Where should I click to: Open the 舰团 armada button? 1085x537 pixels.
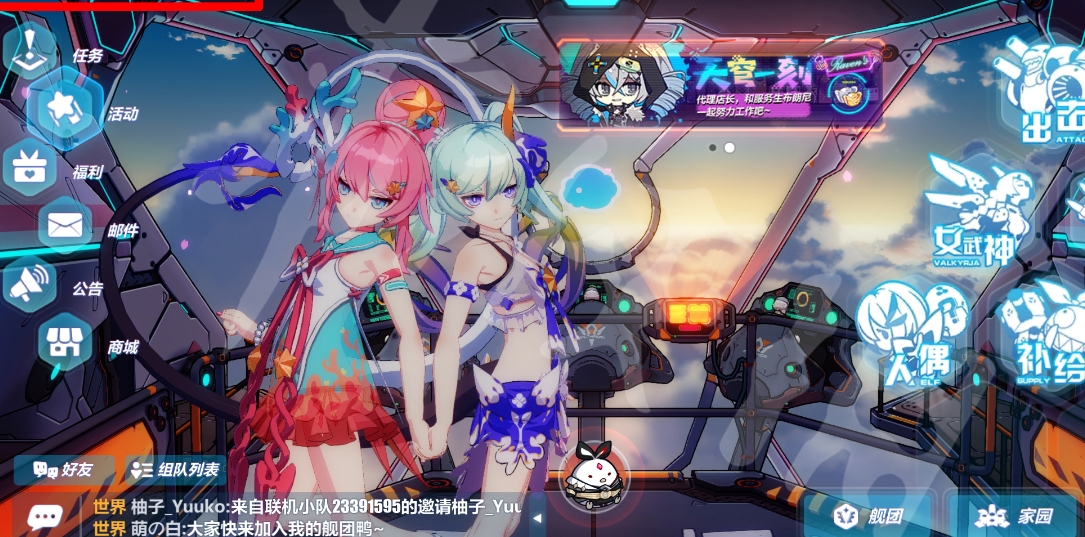(870, 516)
